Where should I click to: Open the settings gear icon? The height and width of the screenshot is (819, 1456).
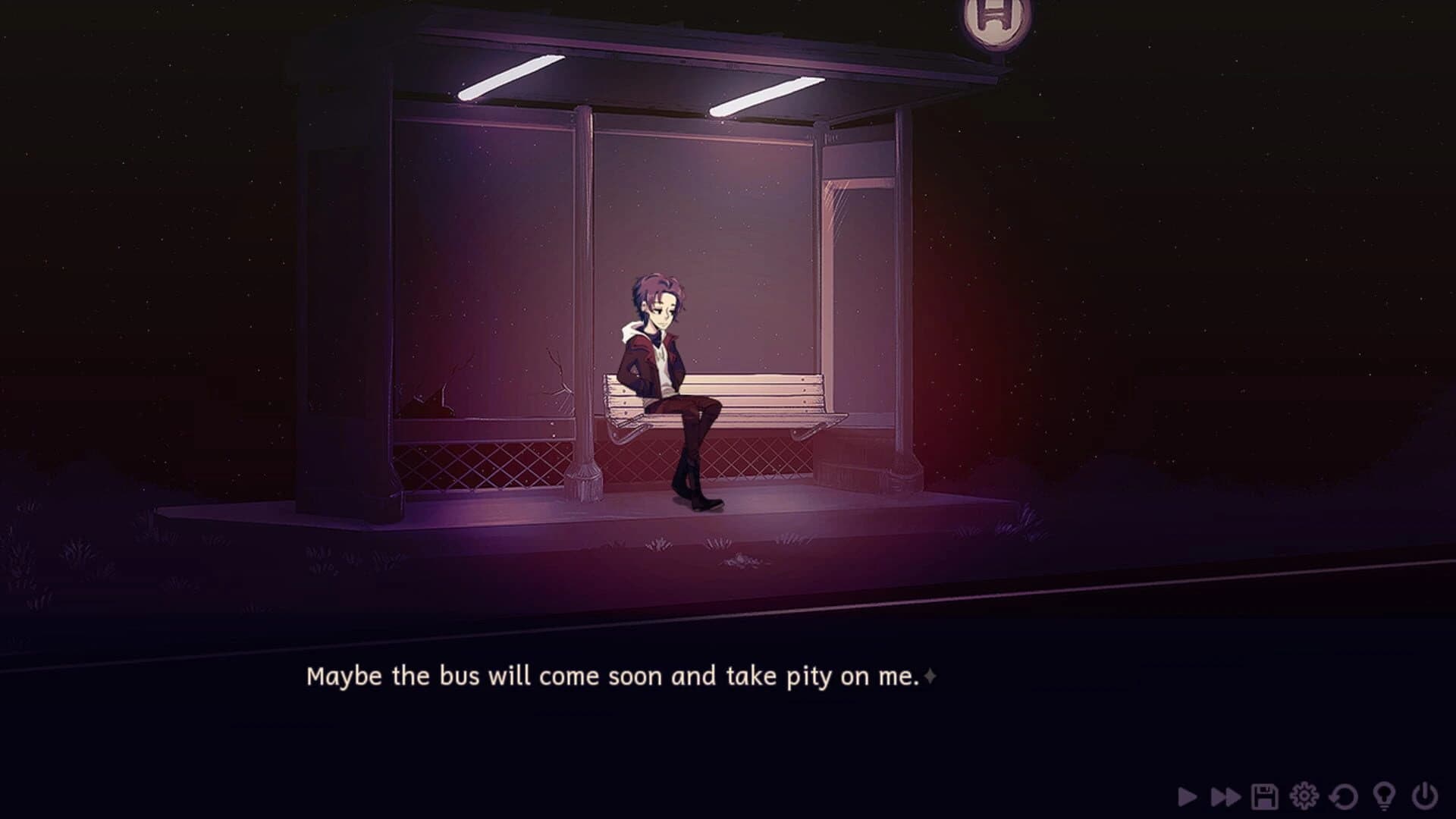(1304, 794)
